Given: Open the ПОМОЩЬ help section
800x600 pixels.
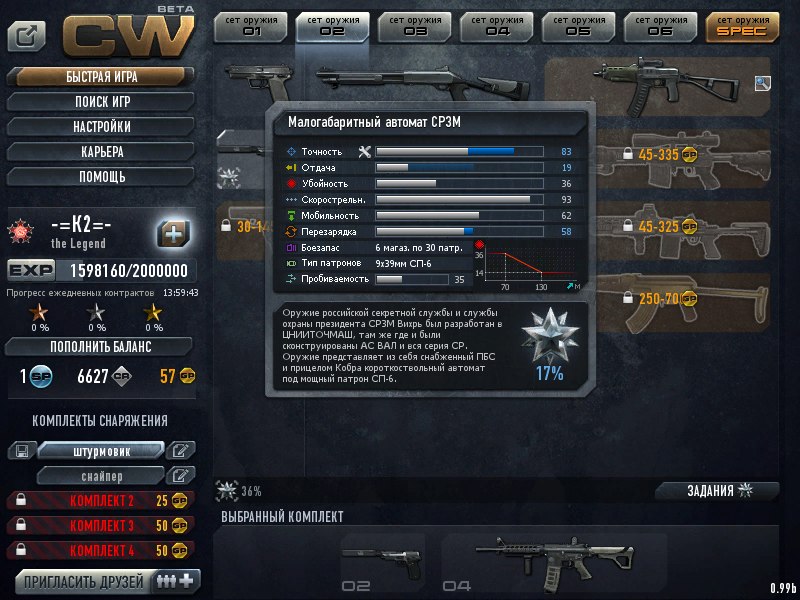Looking at the screenshot, I should coord(101,177).
